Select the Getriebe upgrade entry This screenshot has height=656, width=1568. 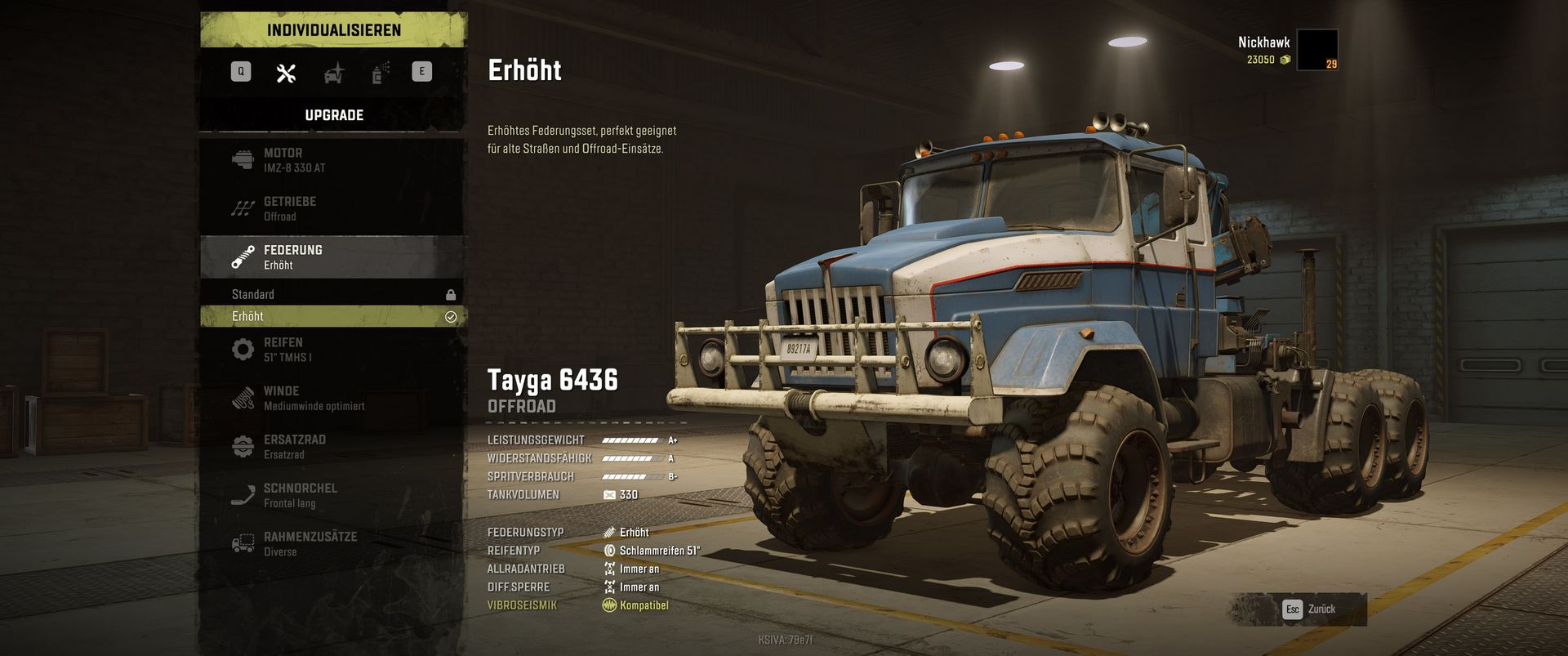click(x=333, y=208)
